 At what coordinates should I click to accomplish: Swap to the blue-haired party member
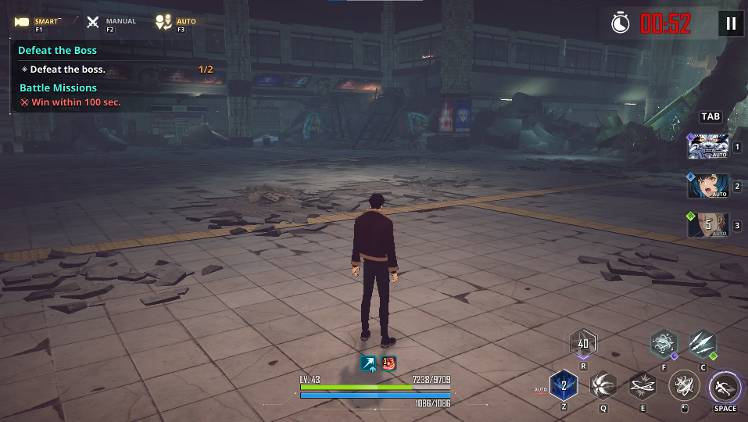coord(708,186)
